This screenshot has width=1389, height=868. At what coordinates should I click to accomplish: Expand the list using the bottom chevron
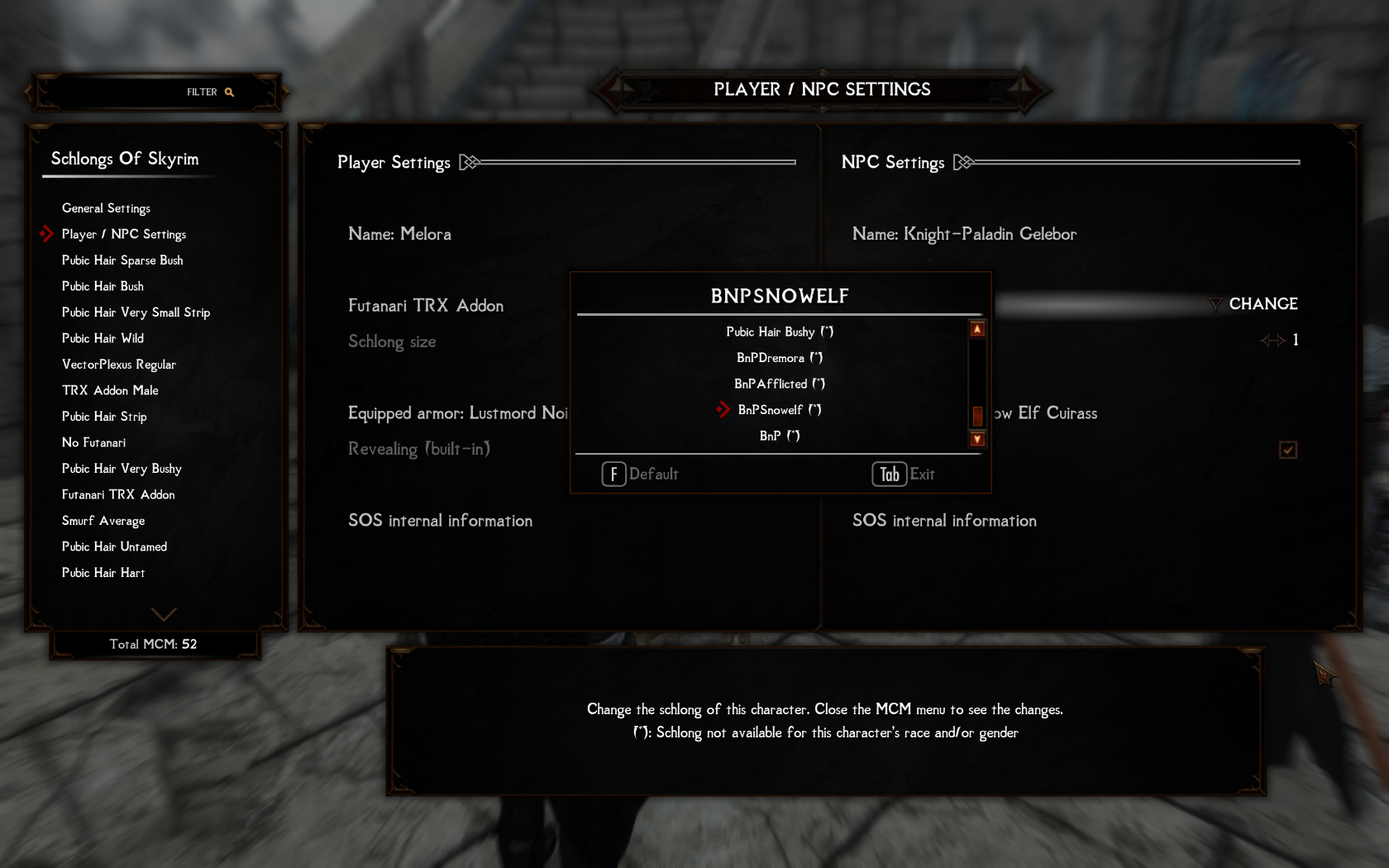pyautogui.click(x=164, y=614)
